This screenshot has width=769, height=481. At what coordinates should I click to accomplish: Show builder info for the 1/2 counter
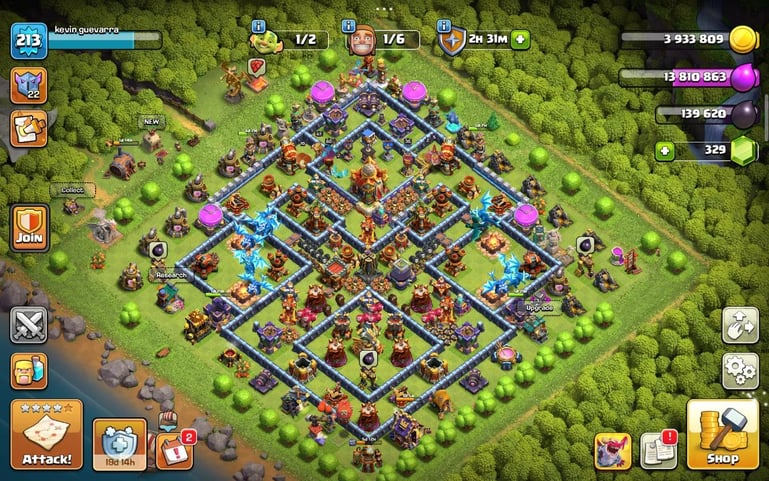coord(258,26)
